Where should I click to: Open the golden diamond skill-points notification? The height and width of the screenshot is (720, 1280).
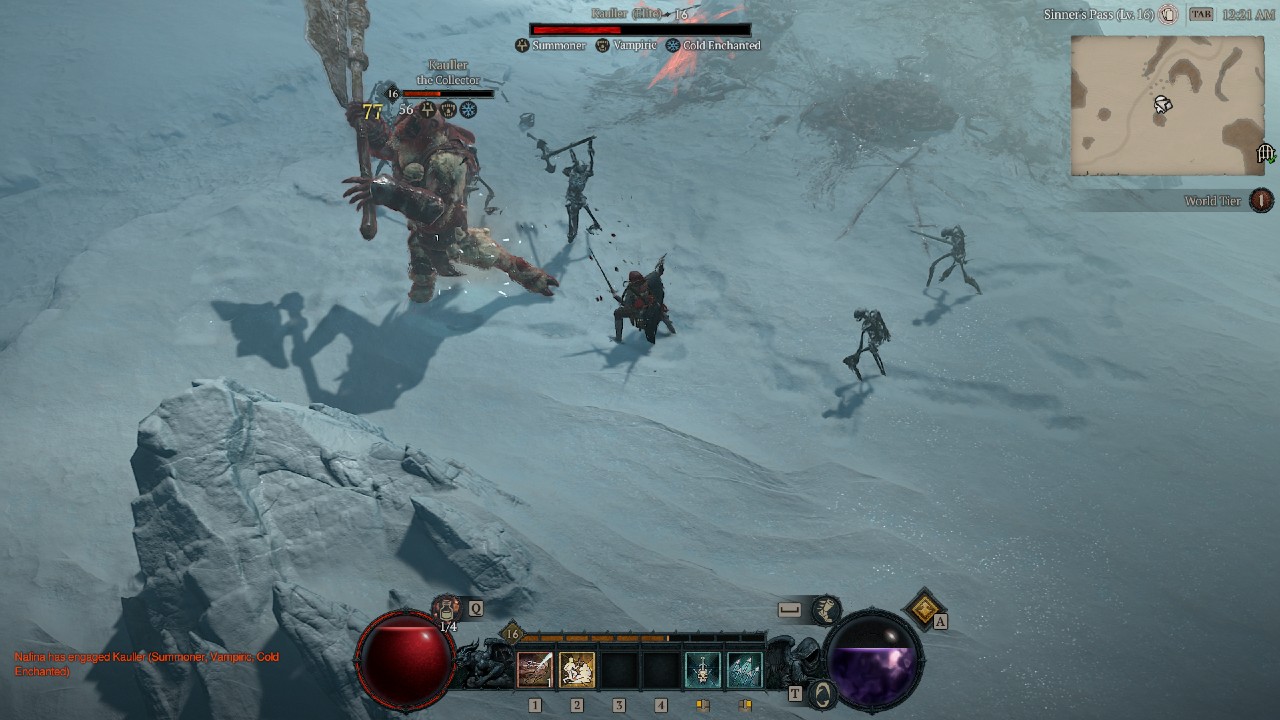click(925, 607)
